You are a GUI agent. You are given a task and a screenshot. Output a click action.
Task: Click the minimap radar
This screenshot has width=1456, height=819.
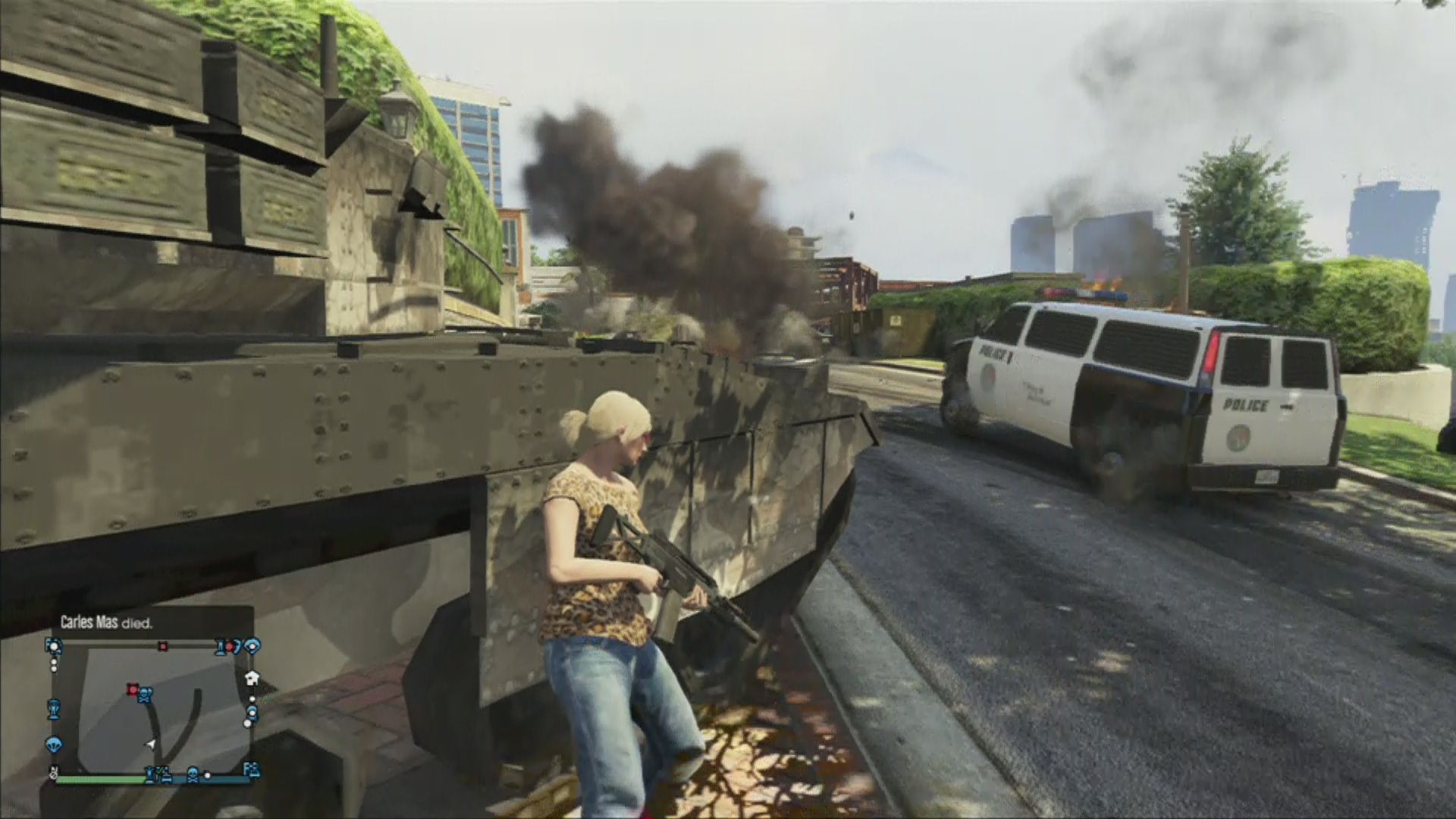pyautogui.click(x=152, y=709)
